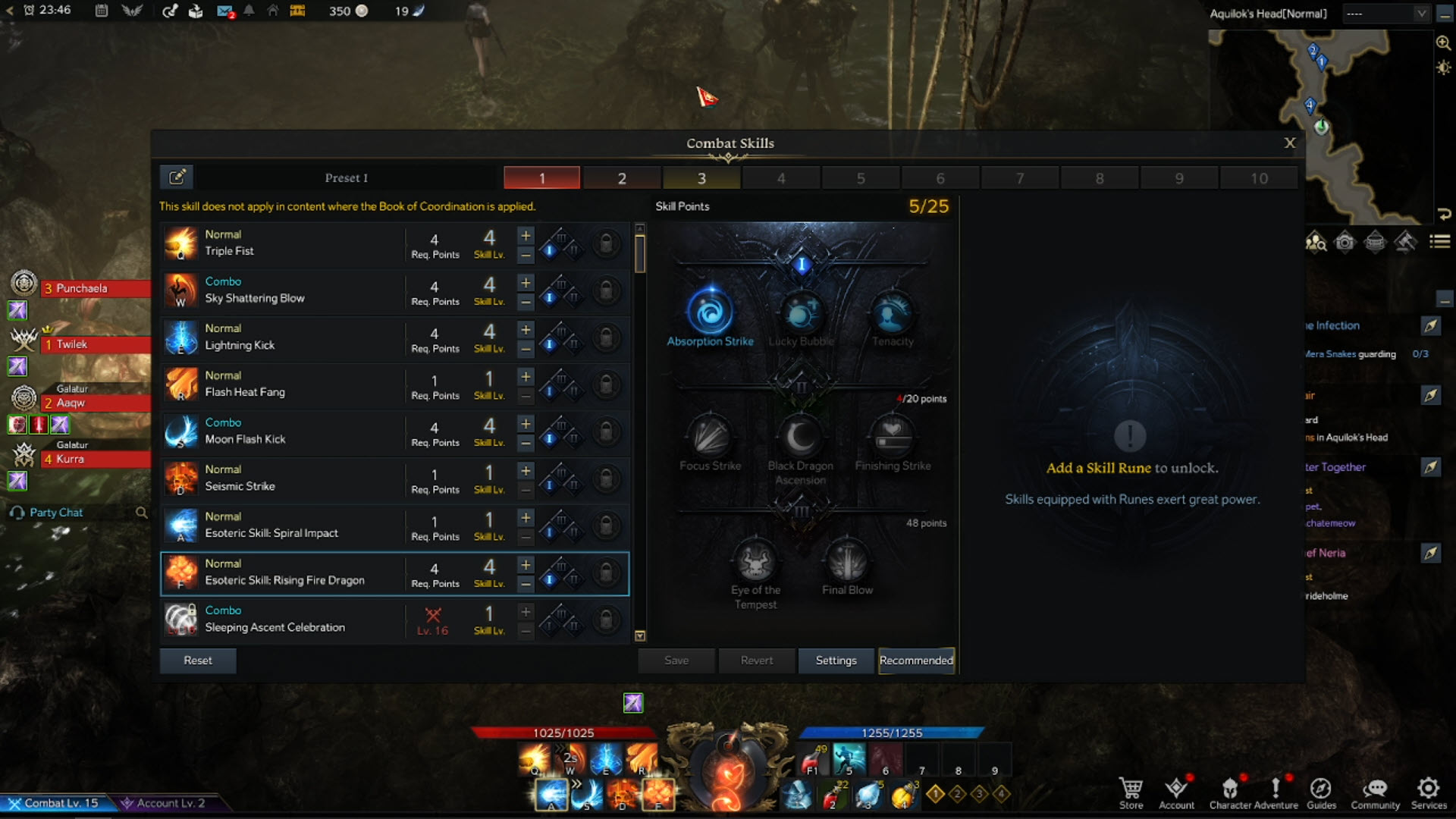The width and height of the screenshot is (1456, 819).
Task: Switch to skill preset tab 3
Action: (x=701, y=178)
